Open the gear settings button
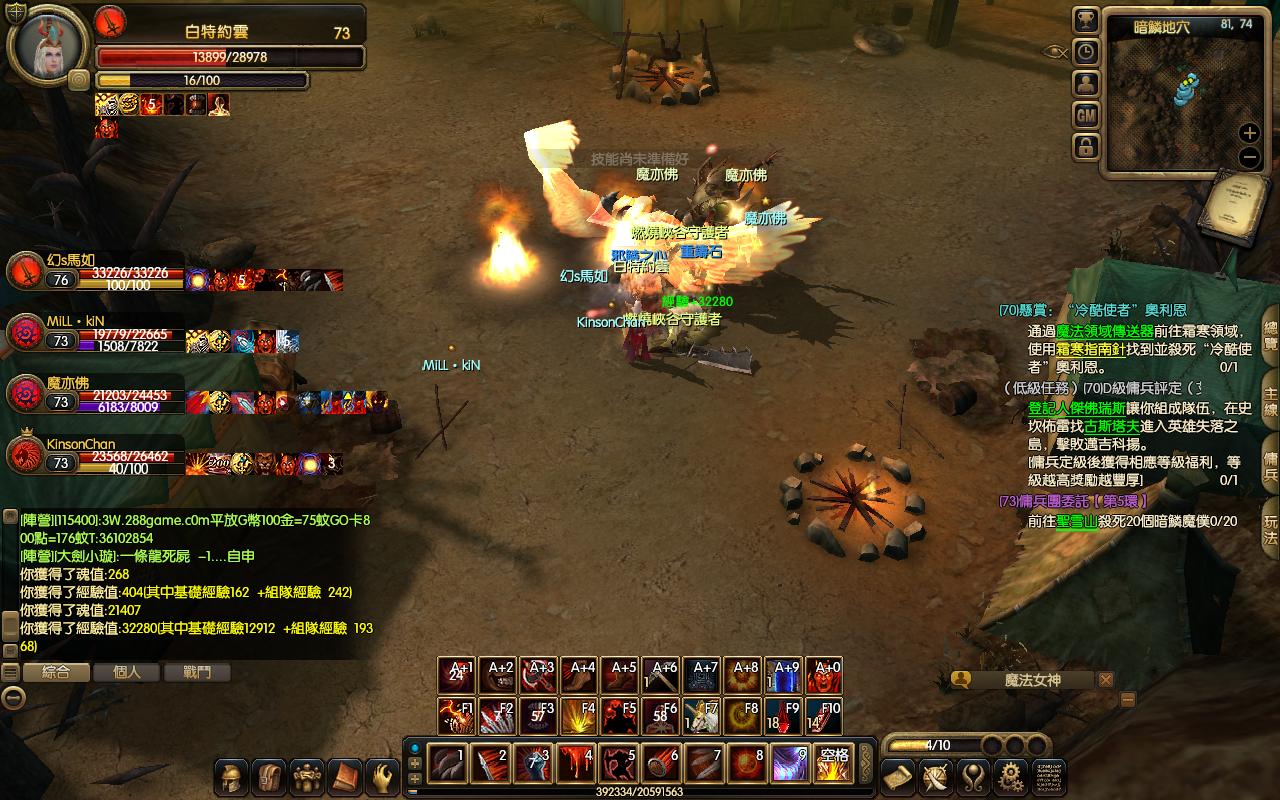 [1011, 777]
